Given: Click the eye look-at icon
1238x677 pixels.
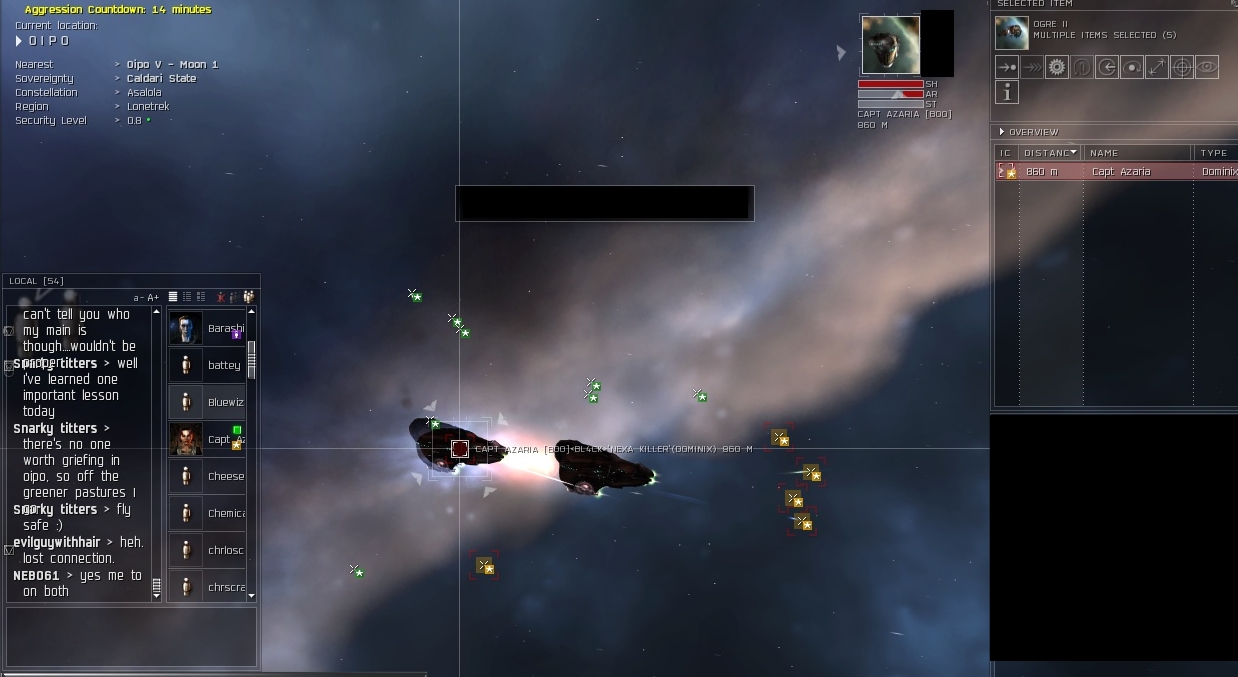Looking at the screenshot, I should (1207, 67).
